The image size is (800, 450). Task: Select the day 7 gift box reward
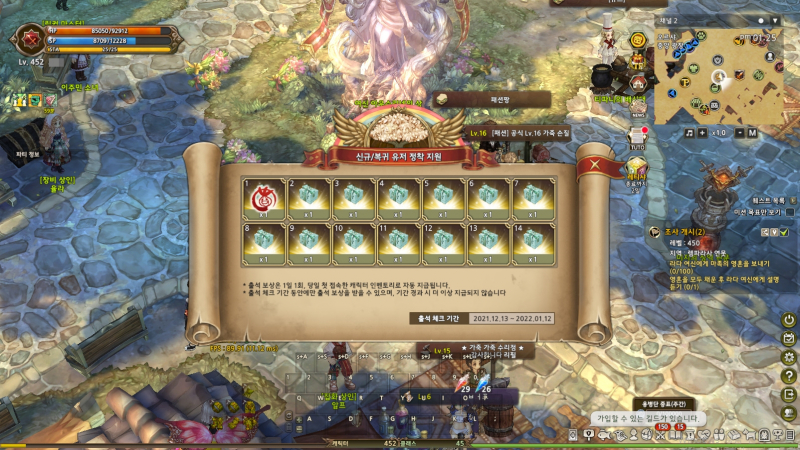point(532,198)
